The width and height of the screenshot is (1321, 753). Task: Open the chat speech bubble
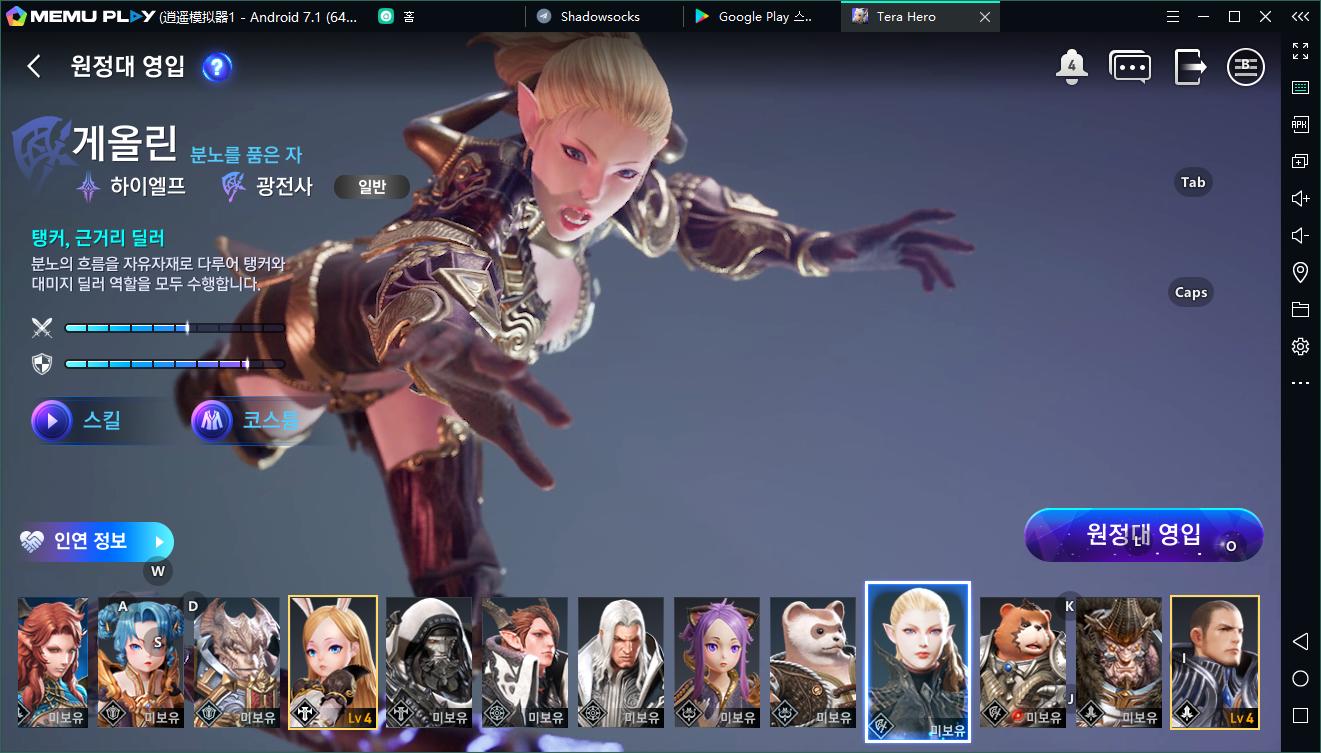1130,67
